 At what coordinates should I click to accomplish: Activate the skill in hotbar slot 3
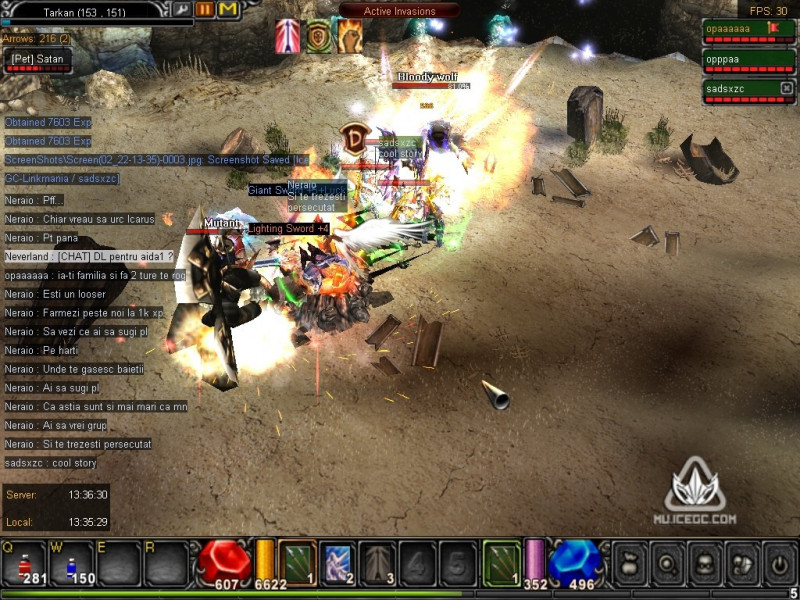[377, 562]
